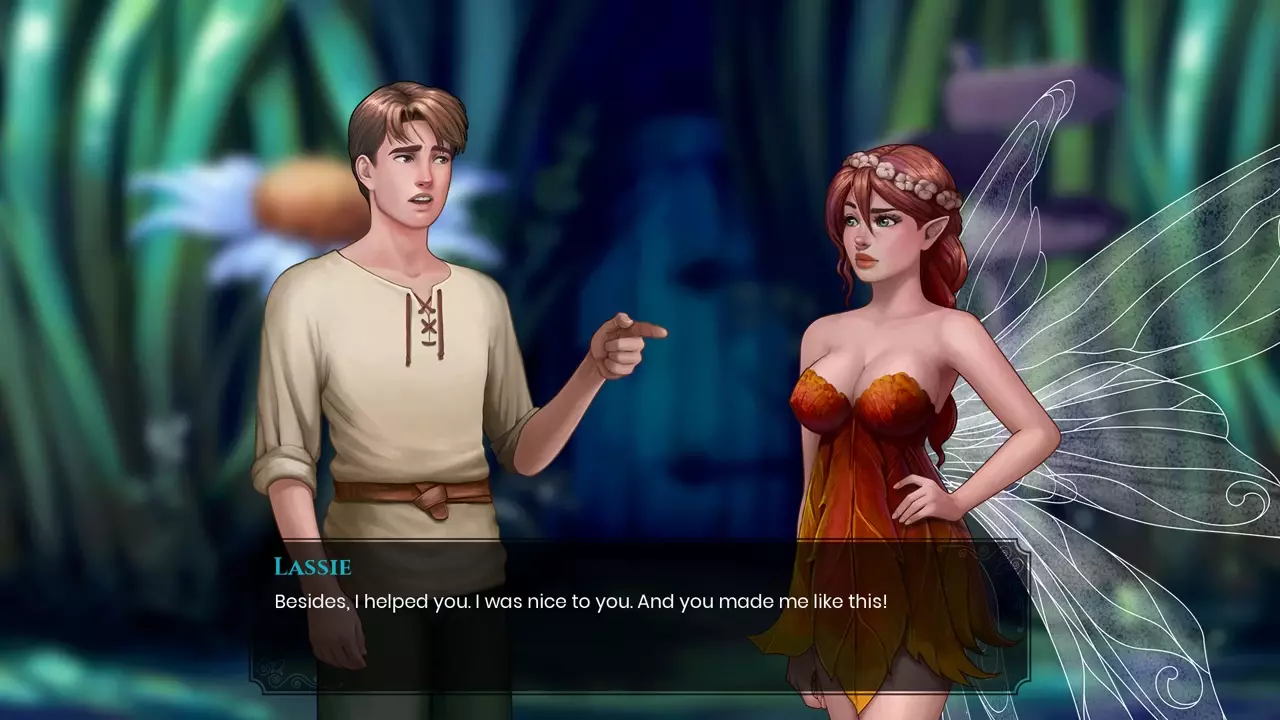Advance the dialogue by clicking Lassie's text box
This screenshot has height=720, width=1280.
[x=640, y=615]
